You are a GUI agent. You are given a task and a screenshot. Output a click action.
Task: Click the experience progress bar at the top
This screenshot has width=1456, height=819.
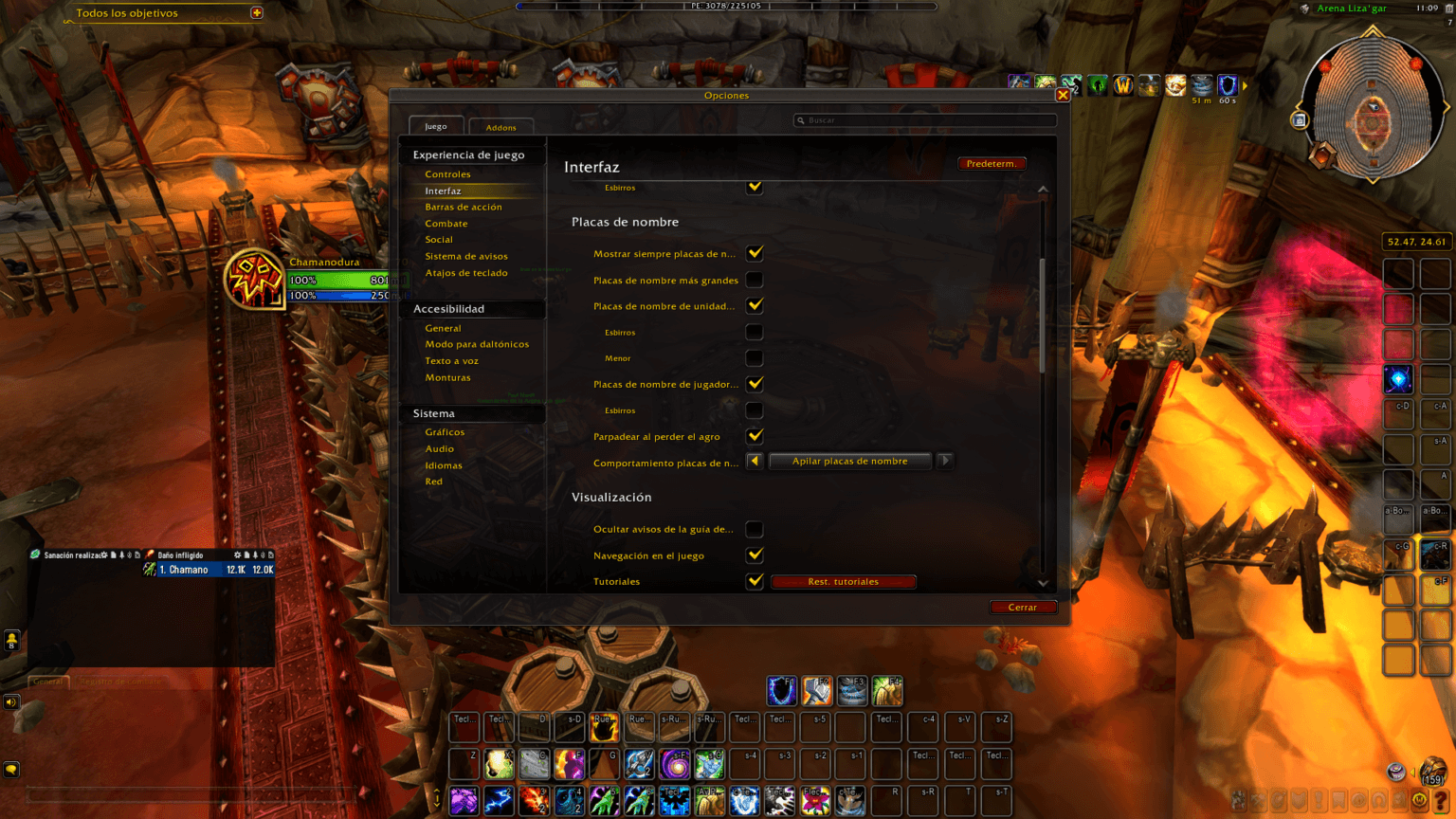[726, 6]
